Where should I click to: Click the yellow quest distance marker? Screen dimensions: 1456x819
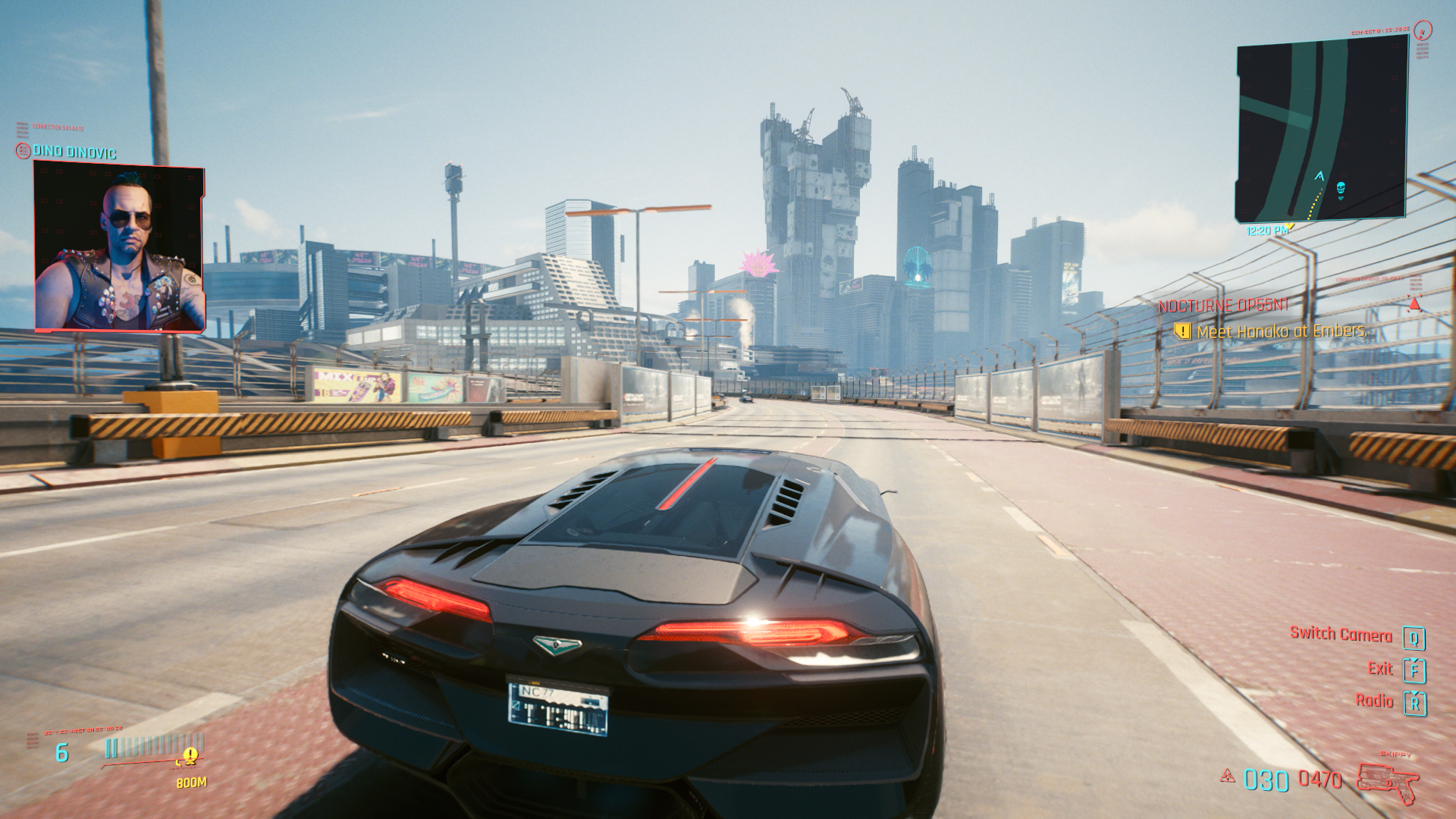(x=190, y=755)
